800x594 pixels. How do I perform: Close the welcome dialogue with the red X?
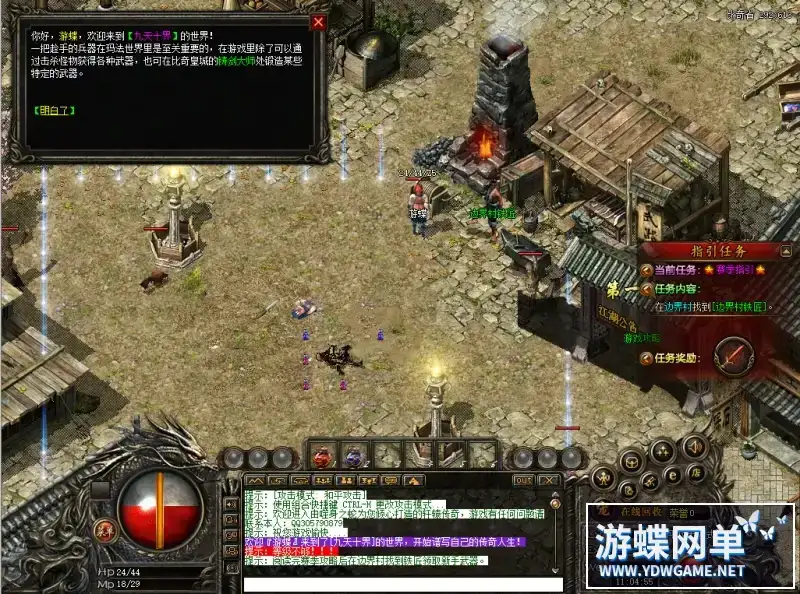coord(318,22)
